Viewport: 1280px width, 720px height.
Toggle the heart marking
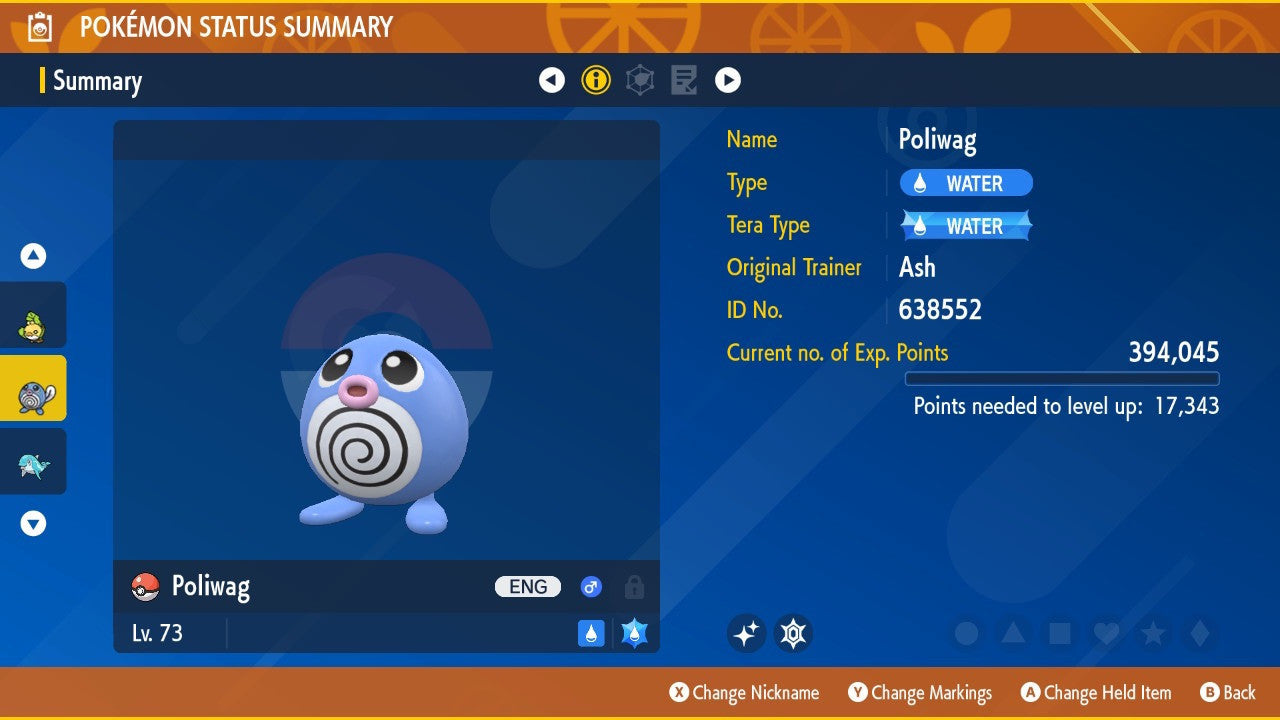coord(1106,633)
